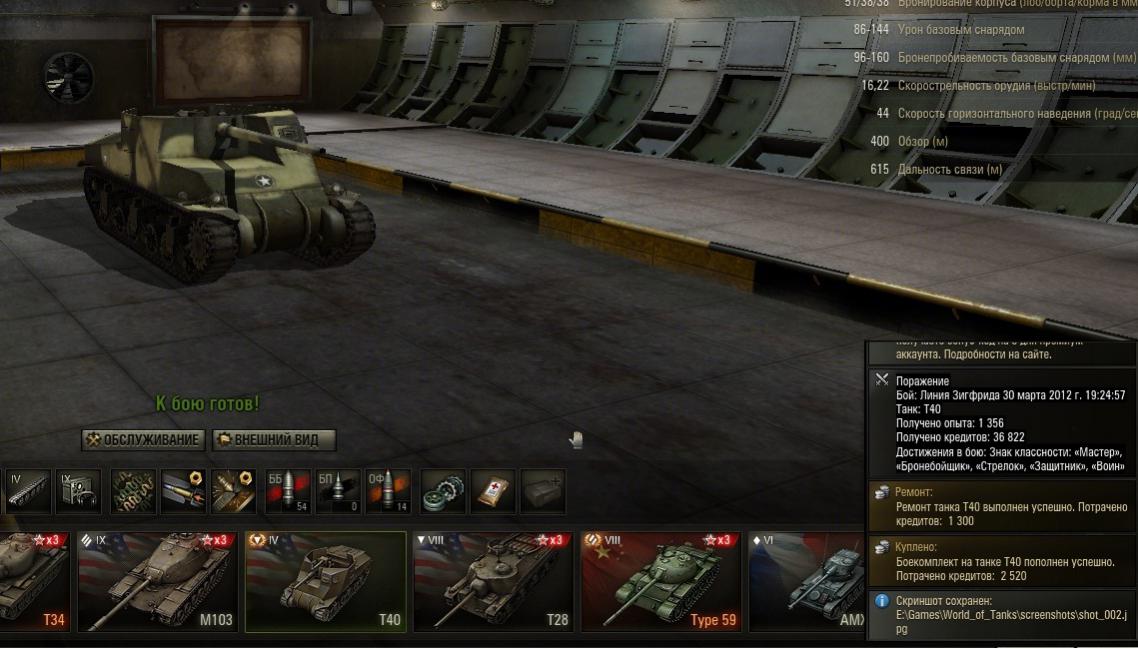Pick the T28 tank destroyer card
Screen dimensions: 1138x649
click(494, 582)
